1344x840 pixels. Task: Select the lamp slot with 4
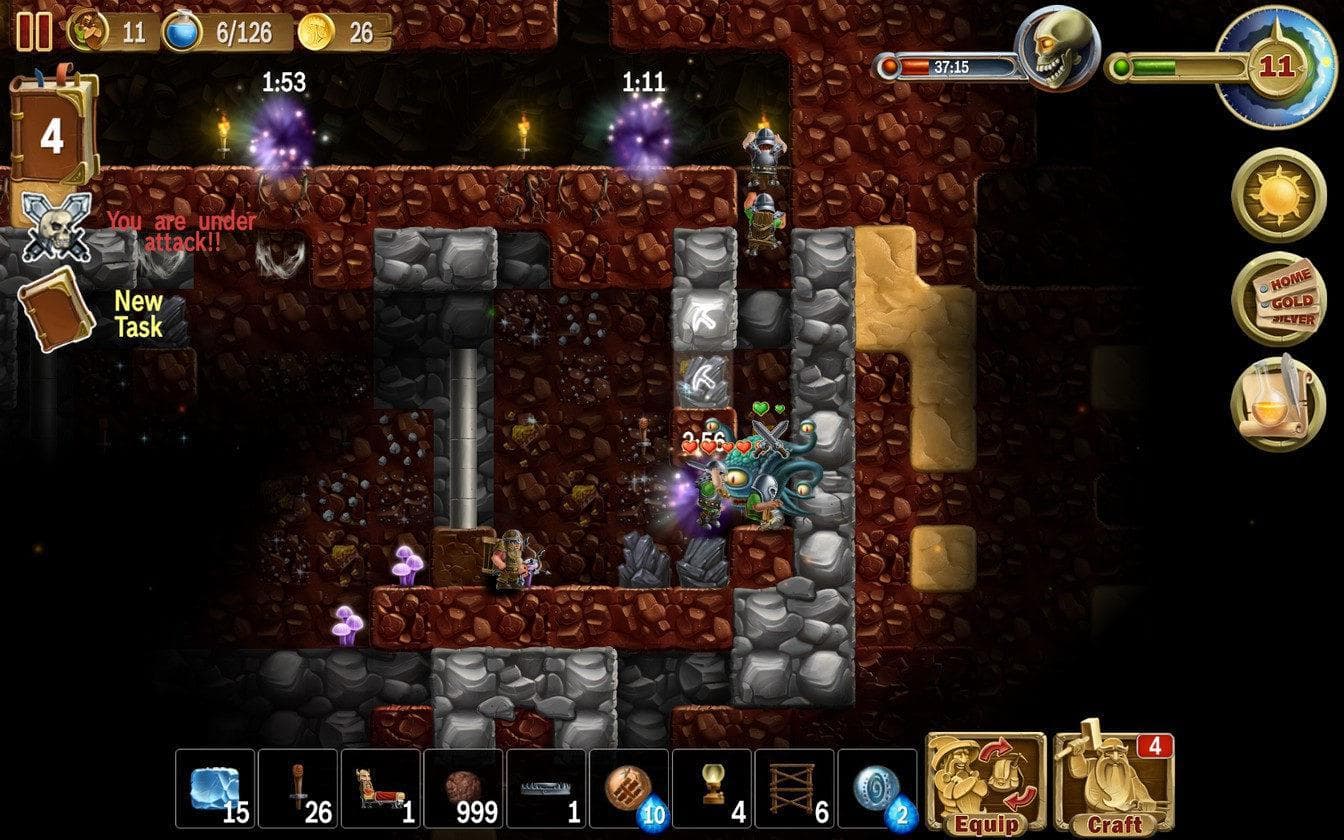click(713, 788)
